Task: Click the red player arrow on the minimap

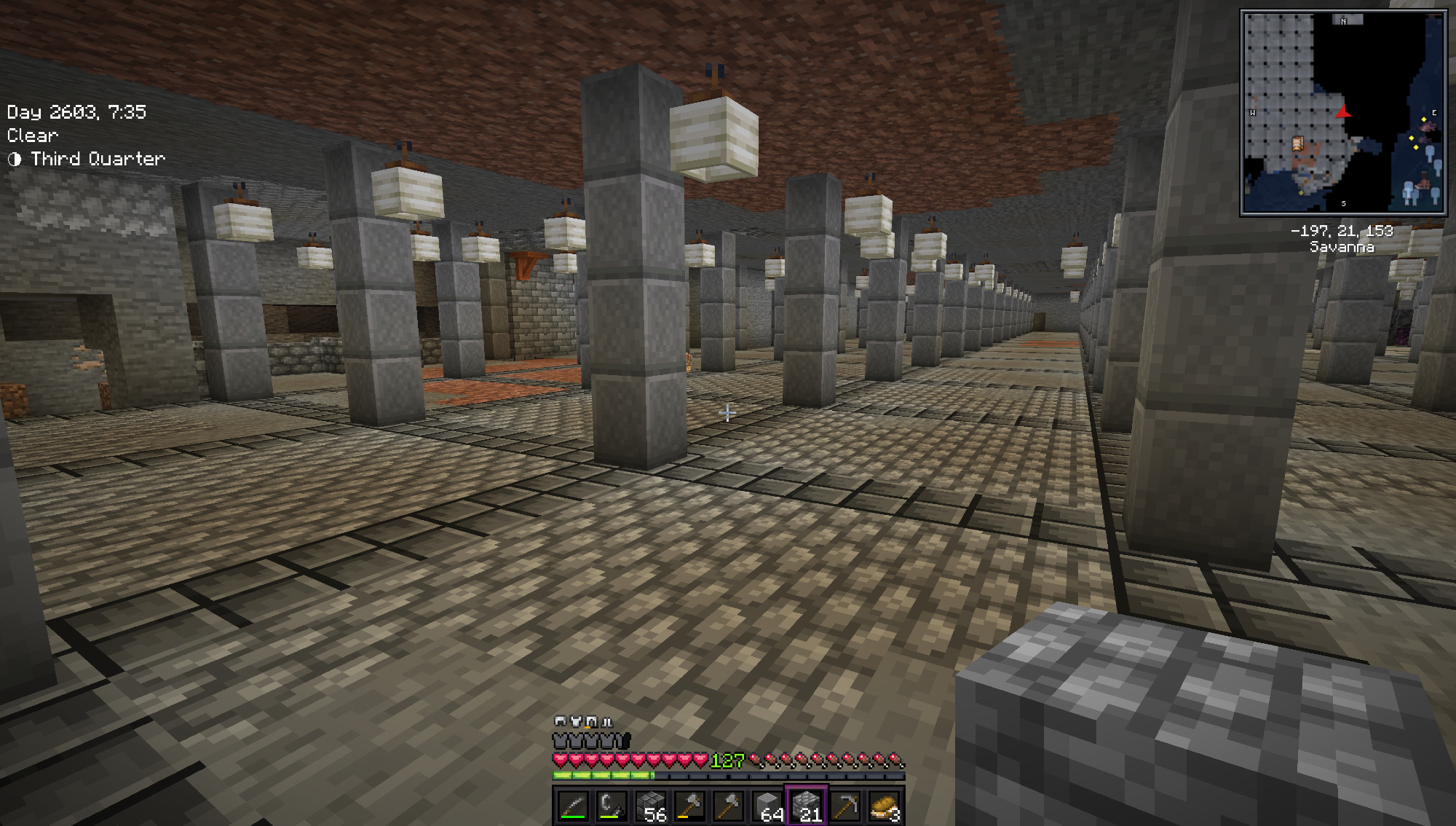Action: tap(1343, 112)
